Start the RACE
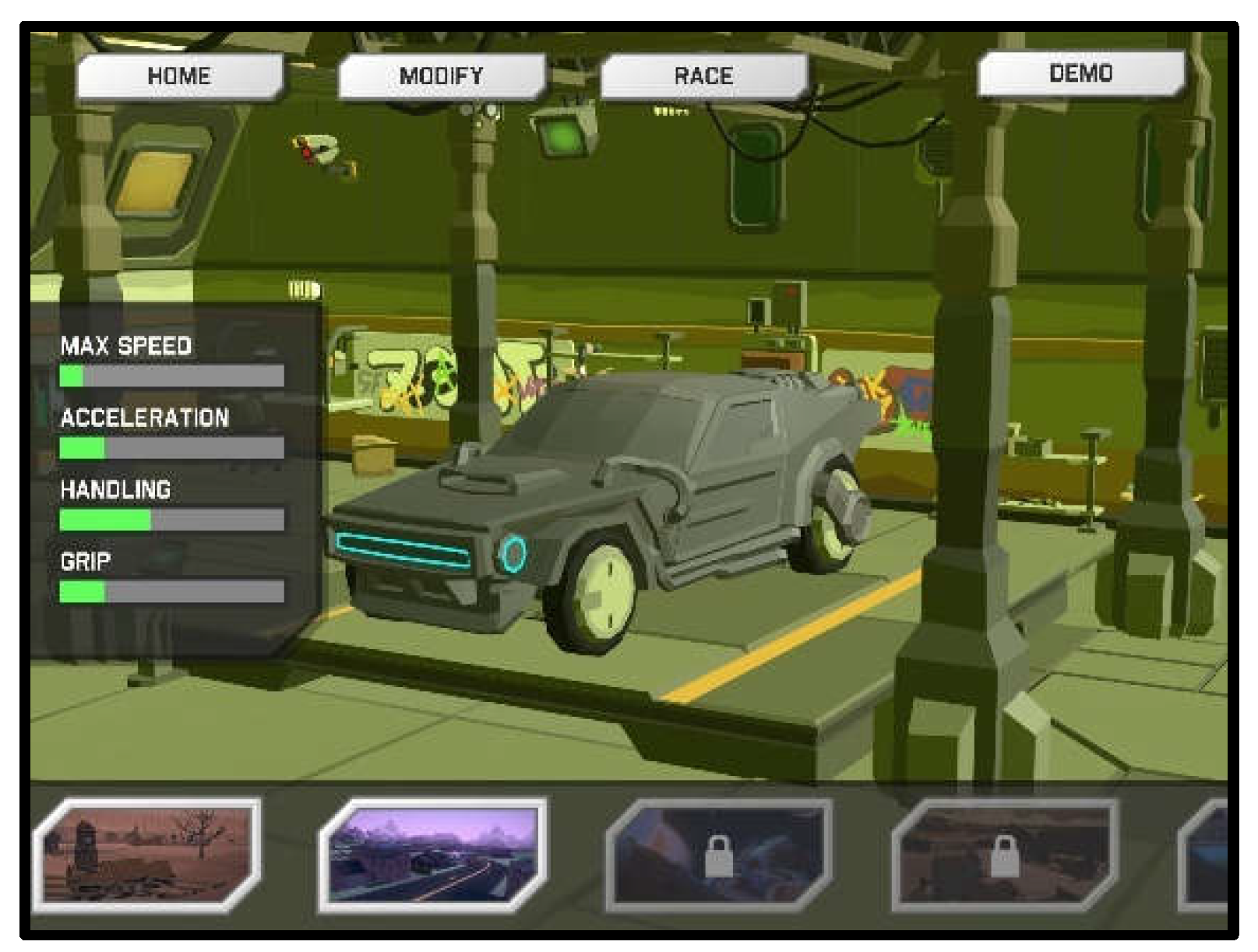The height and width of the screenshot is (952, 1258). tap(703, 76)
